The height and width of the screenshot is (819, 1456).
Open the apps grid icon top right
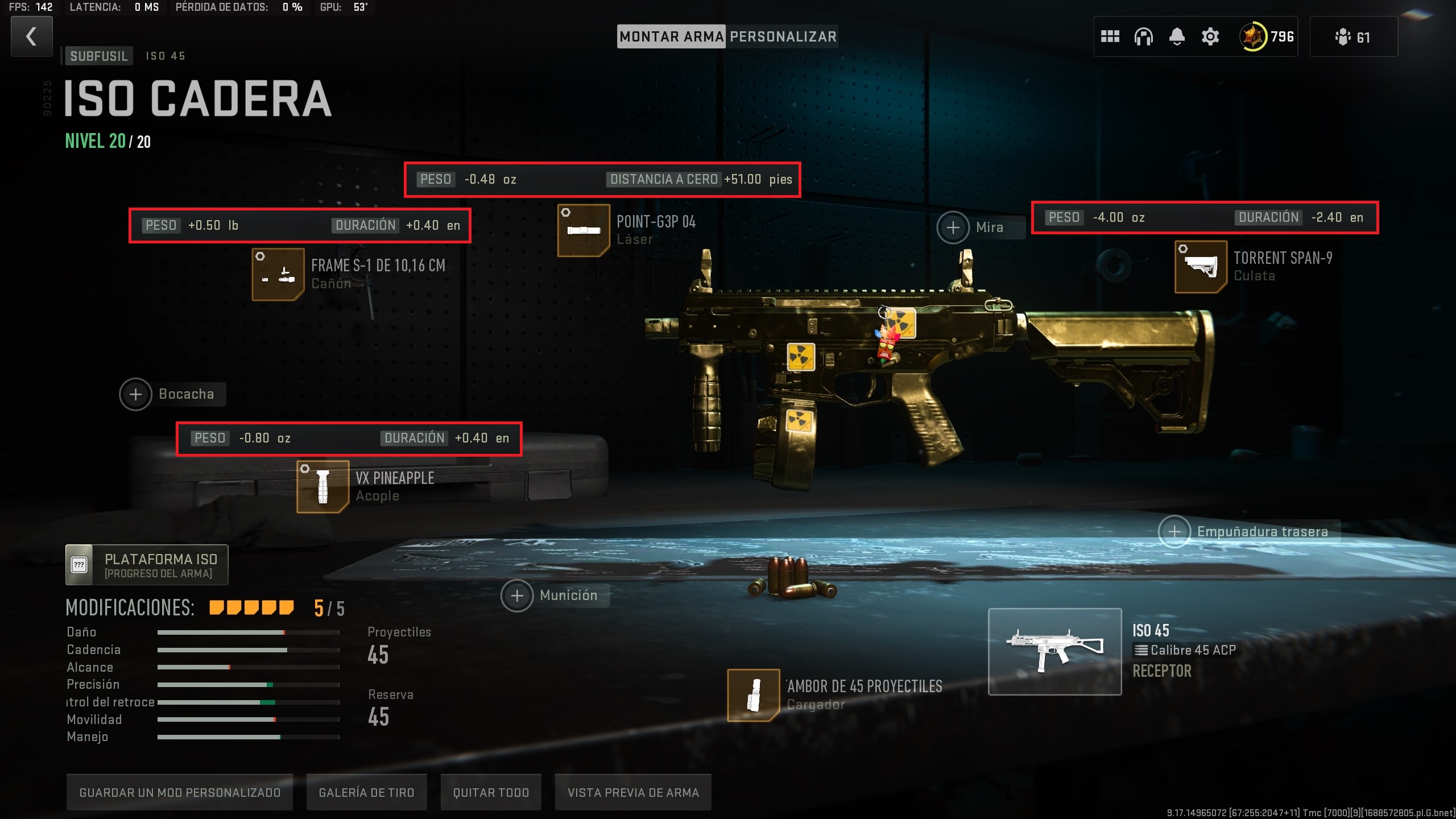pyautogui.click(x=1111, y=36)
